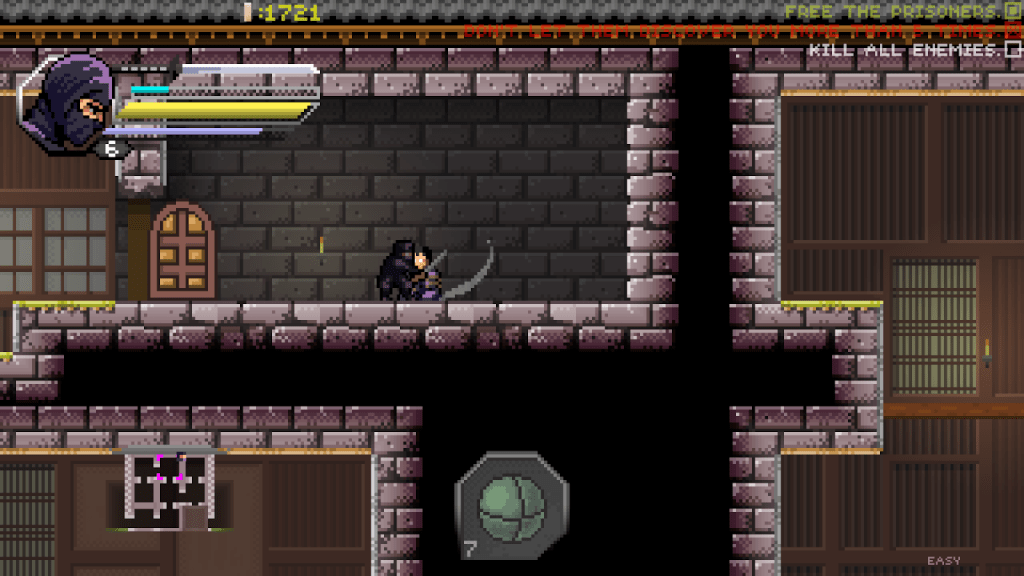This screenshot has height=576, width=1024.
Task: Select the Free the Prisoners objective
Action: click(x=892, y=12)
